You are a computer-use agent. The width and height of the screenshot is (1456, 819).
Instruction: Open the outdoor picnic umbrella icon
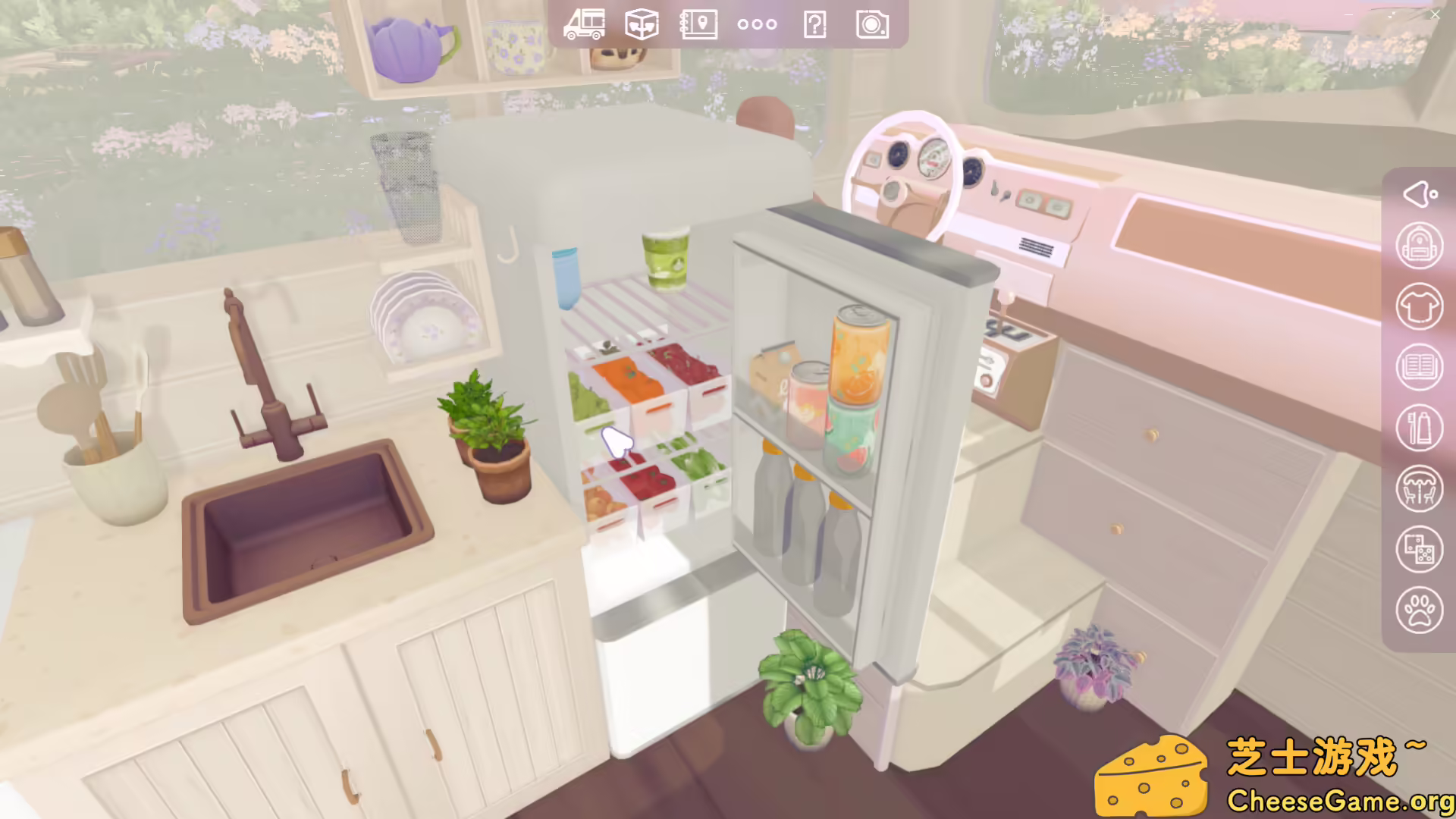click(x=1420, y=489)
